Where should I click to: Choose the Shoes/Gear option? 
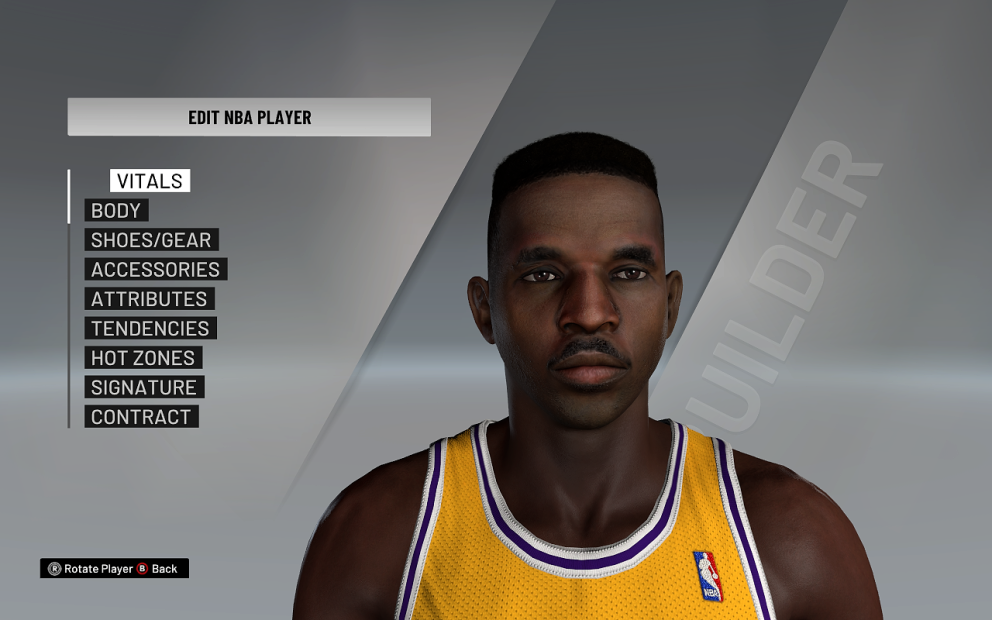pyautogui.click(x=151, y=240)
